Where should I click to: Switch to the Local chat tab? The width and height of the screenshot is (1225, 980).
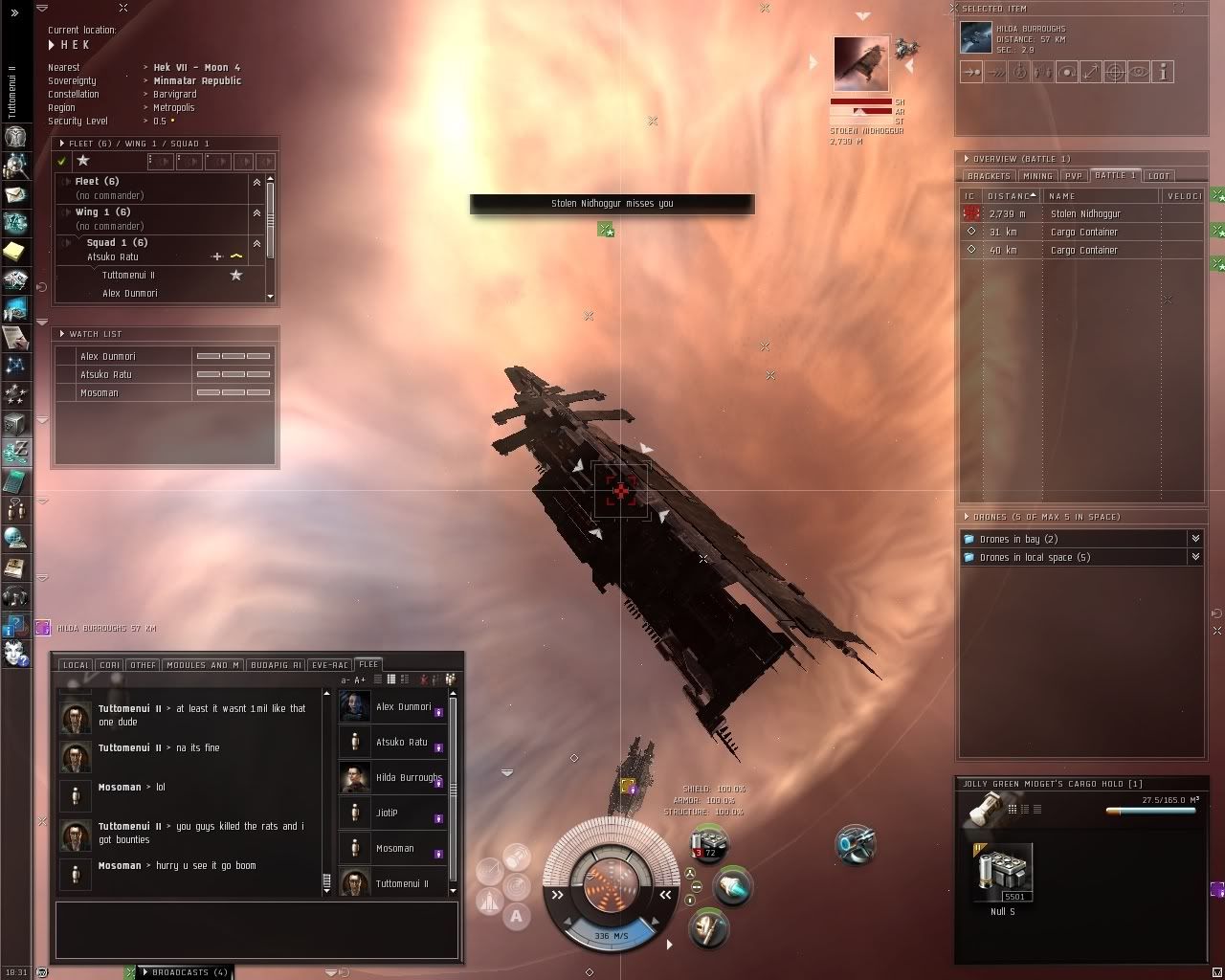pos(76,665)
